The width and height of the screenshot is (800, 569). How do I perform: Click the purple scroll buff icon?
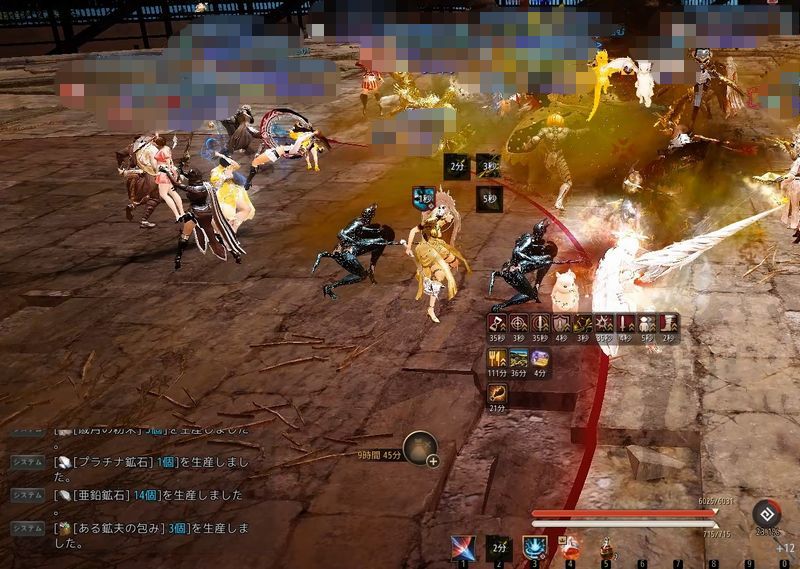(540, 359)
